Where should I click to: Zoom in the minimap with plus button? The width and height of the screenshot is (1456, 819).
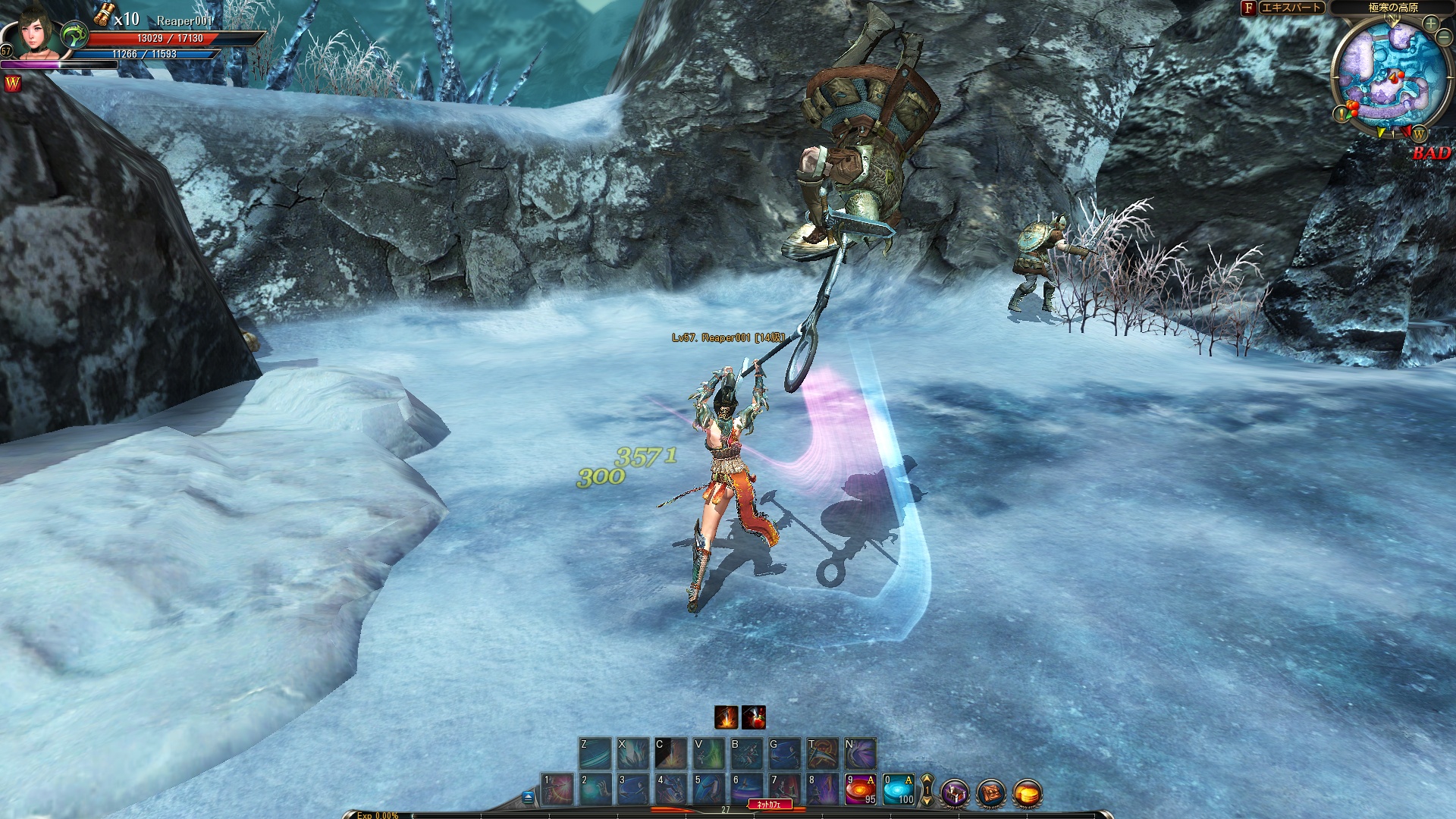tap(1431, 24)
